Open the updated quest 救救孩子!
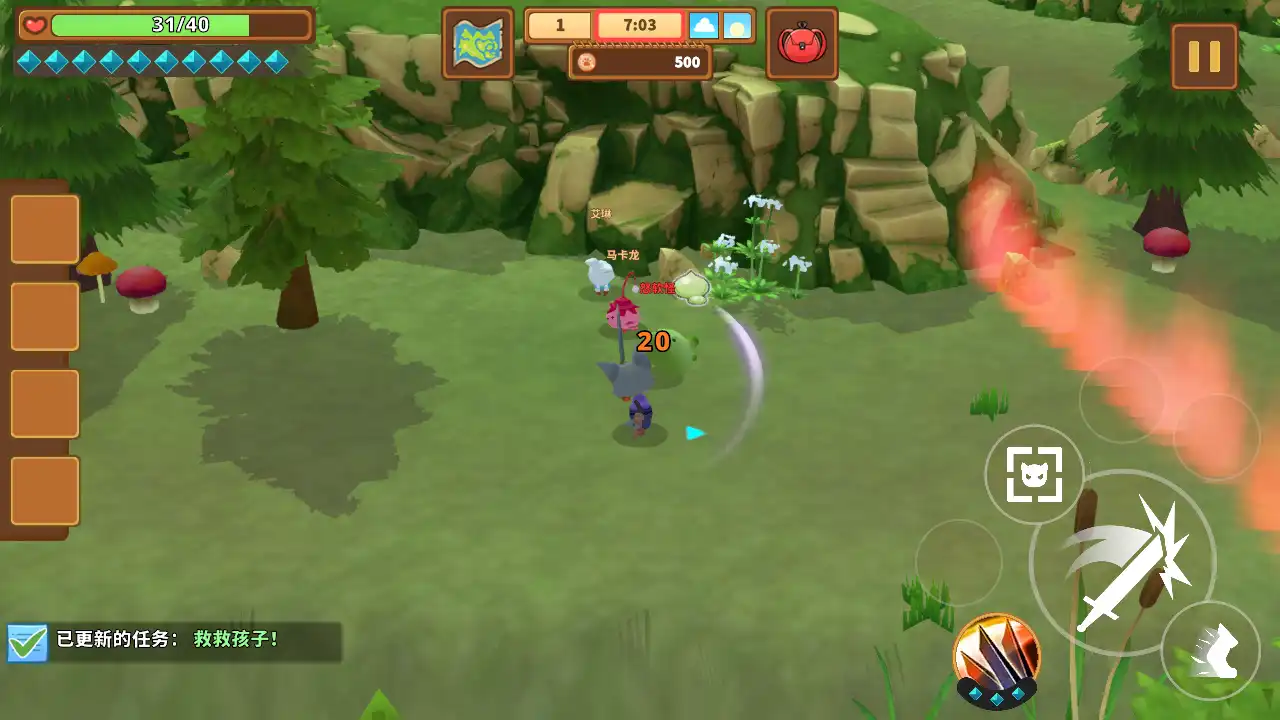 [174, 640]
